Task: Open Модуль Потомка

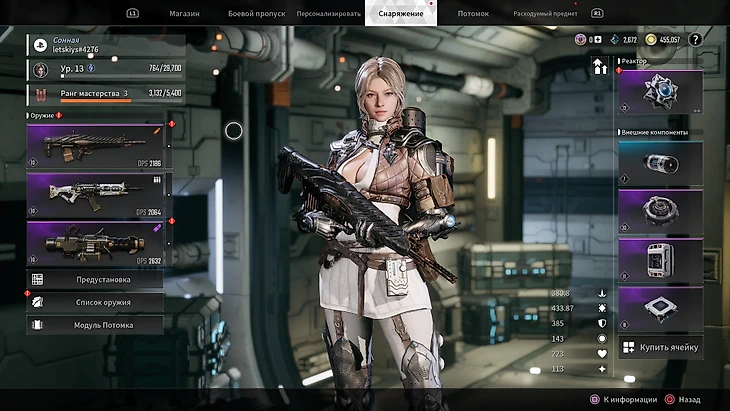Action: point(96,324)
